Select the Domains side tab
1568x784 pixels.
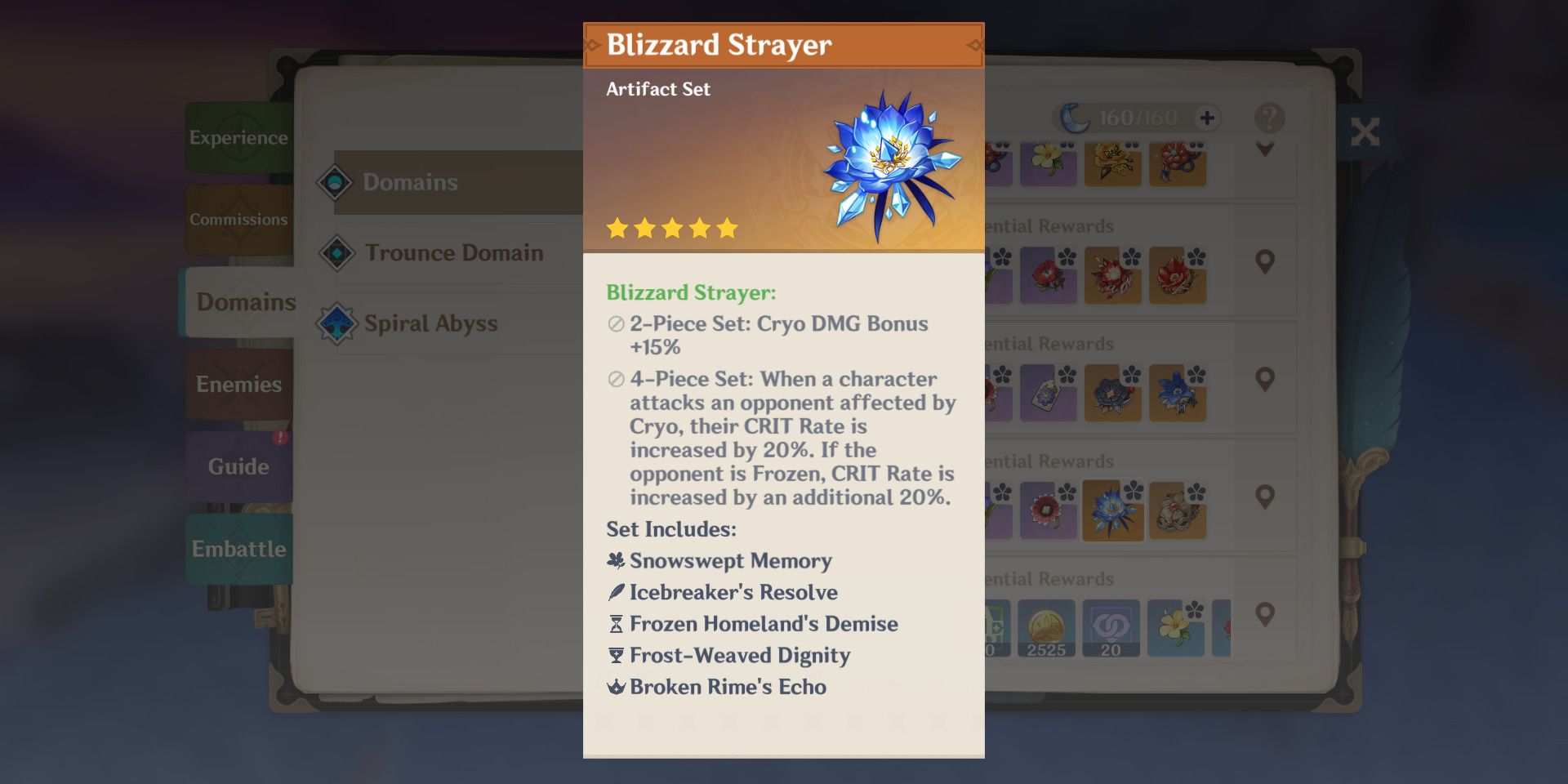(245, 302)
